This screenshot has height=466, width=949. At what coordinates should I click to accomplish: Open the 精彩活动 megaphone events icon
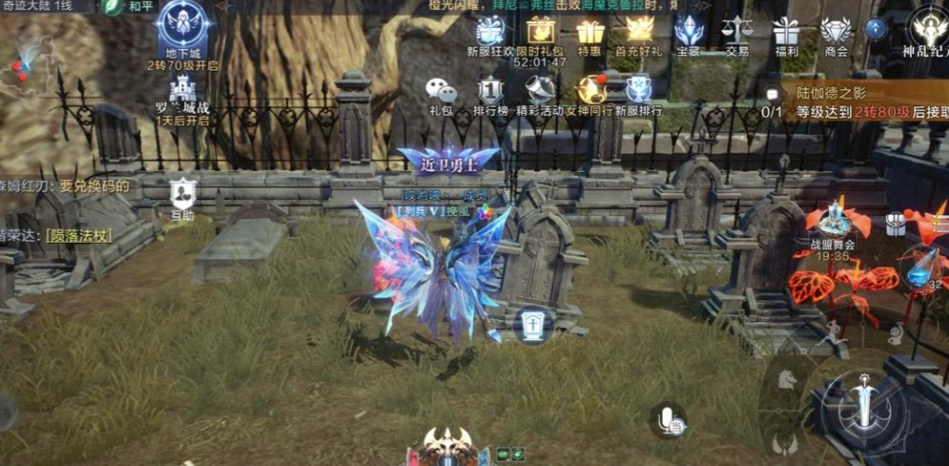coord(541,93)
